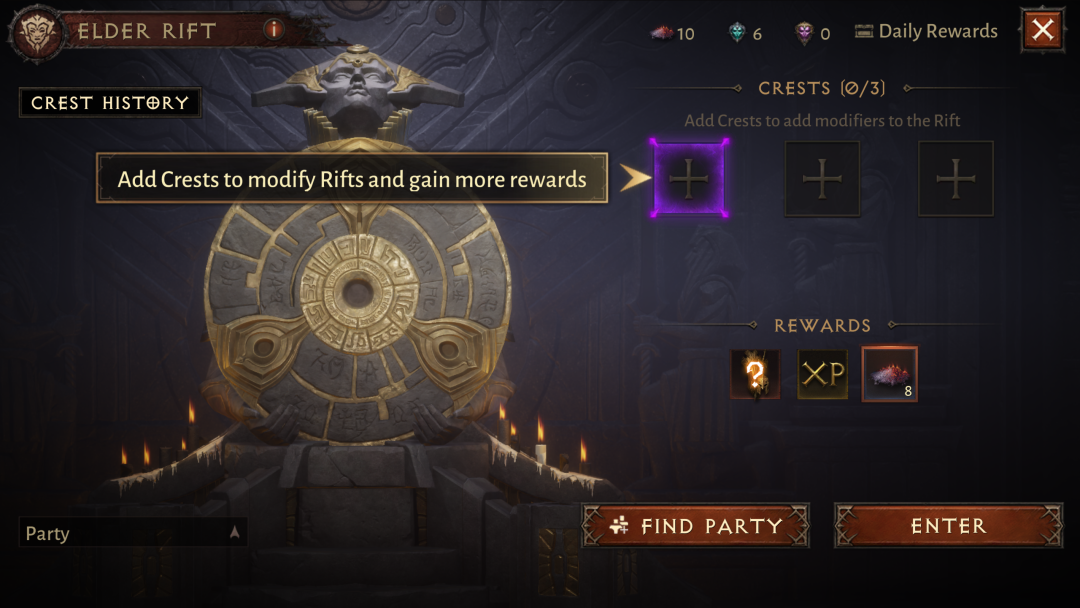Open the Party dropdown
This screenshot has height=608, width=1080.
(133, 533)
